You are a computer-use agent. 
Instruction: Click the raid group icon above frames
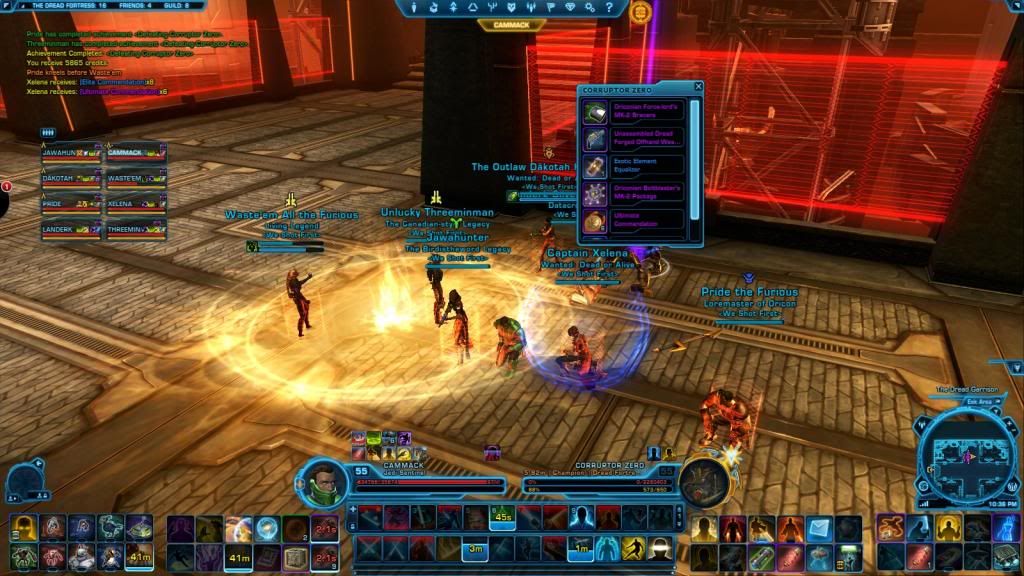pyautogui.click(x=47, y=132)
